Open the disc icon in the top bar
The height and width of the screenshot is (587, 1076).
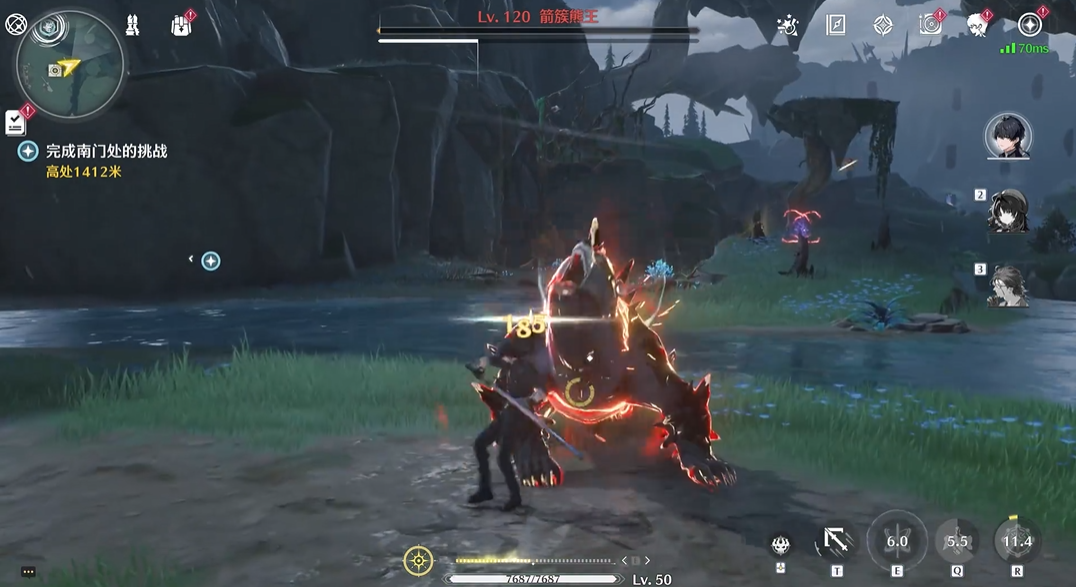(x=930, y=26)
